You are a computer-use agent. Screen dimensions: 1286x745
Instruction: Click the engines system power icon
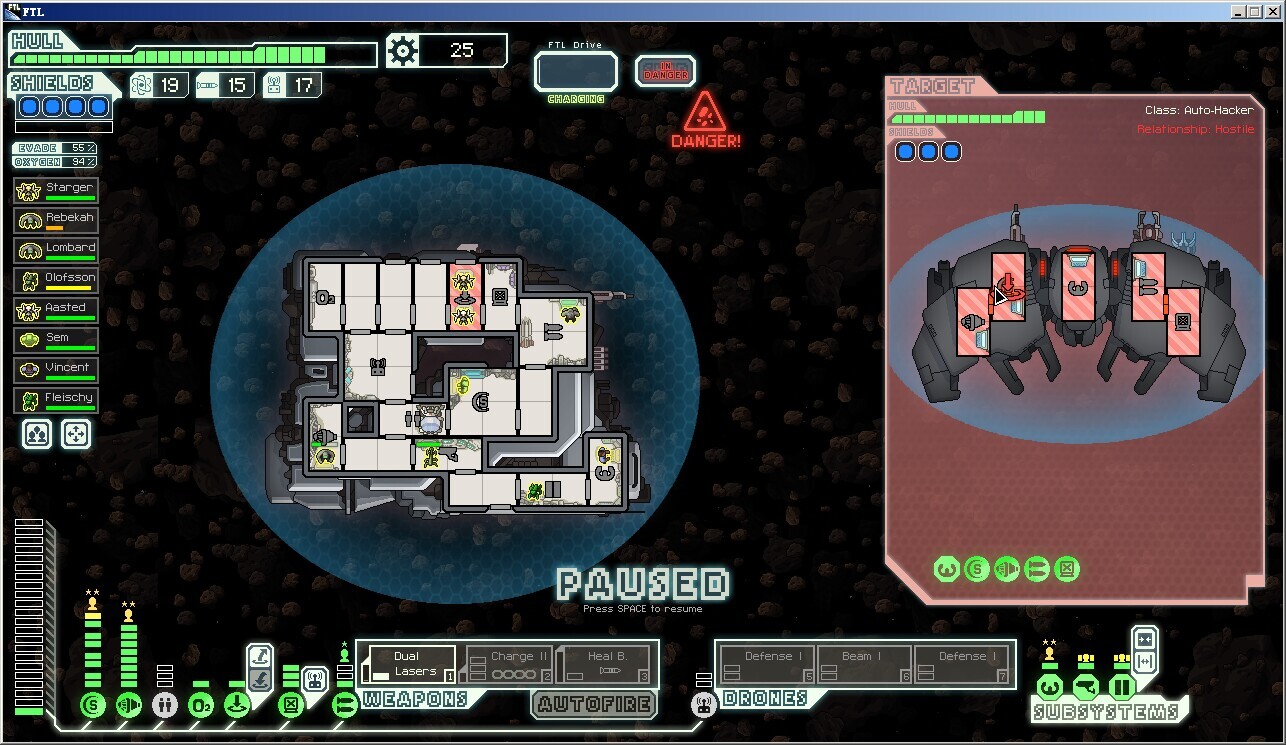pyautogui.click(x=129, y=705)
